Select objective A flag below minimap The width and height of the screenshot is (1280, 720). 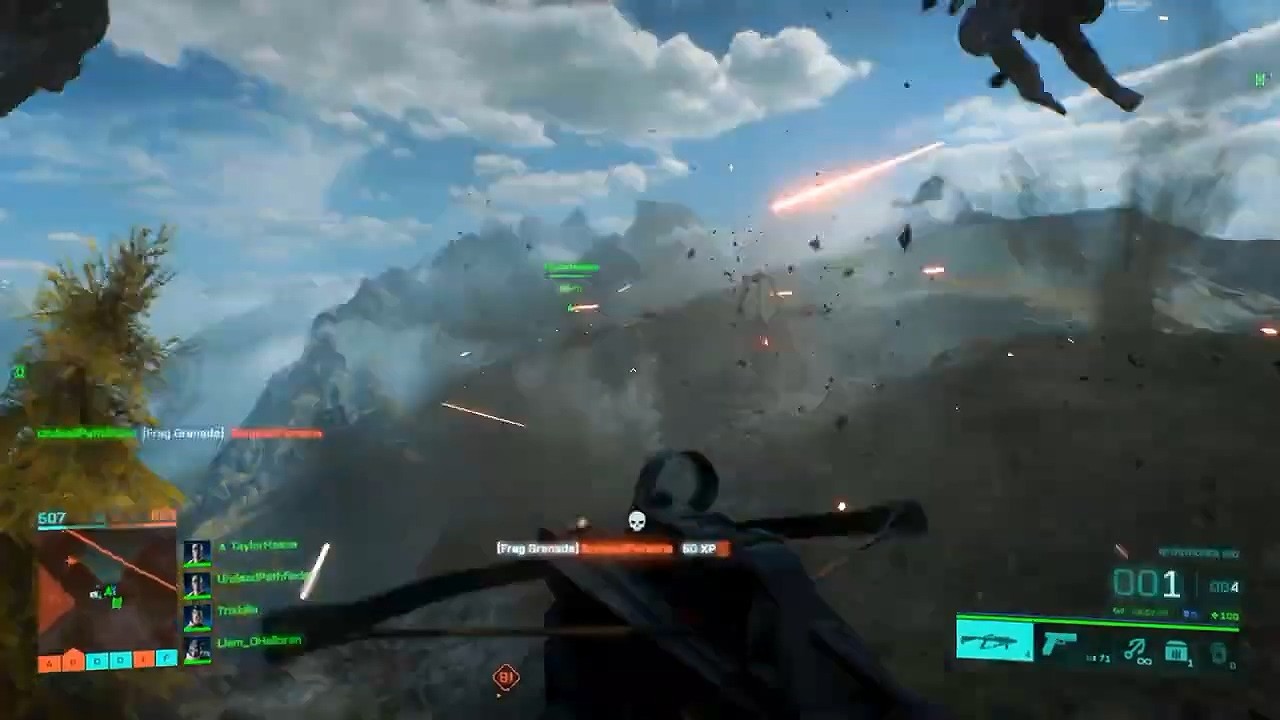click(x=50, y=662)
